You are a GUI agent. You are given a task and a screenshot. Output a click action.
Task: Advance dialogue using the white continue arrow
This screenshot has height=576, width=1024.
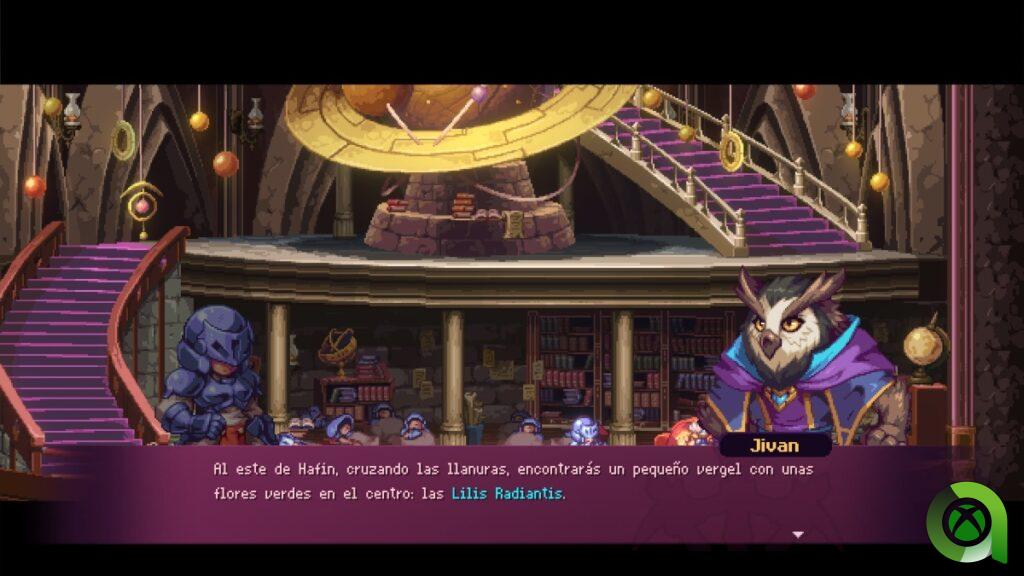[x=798, y=535]
